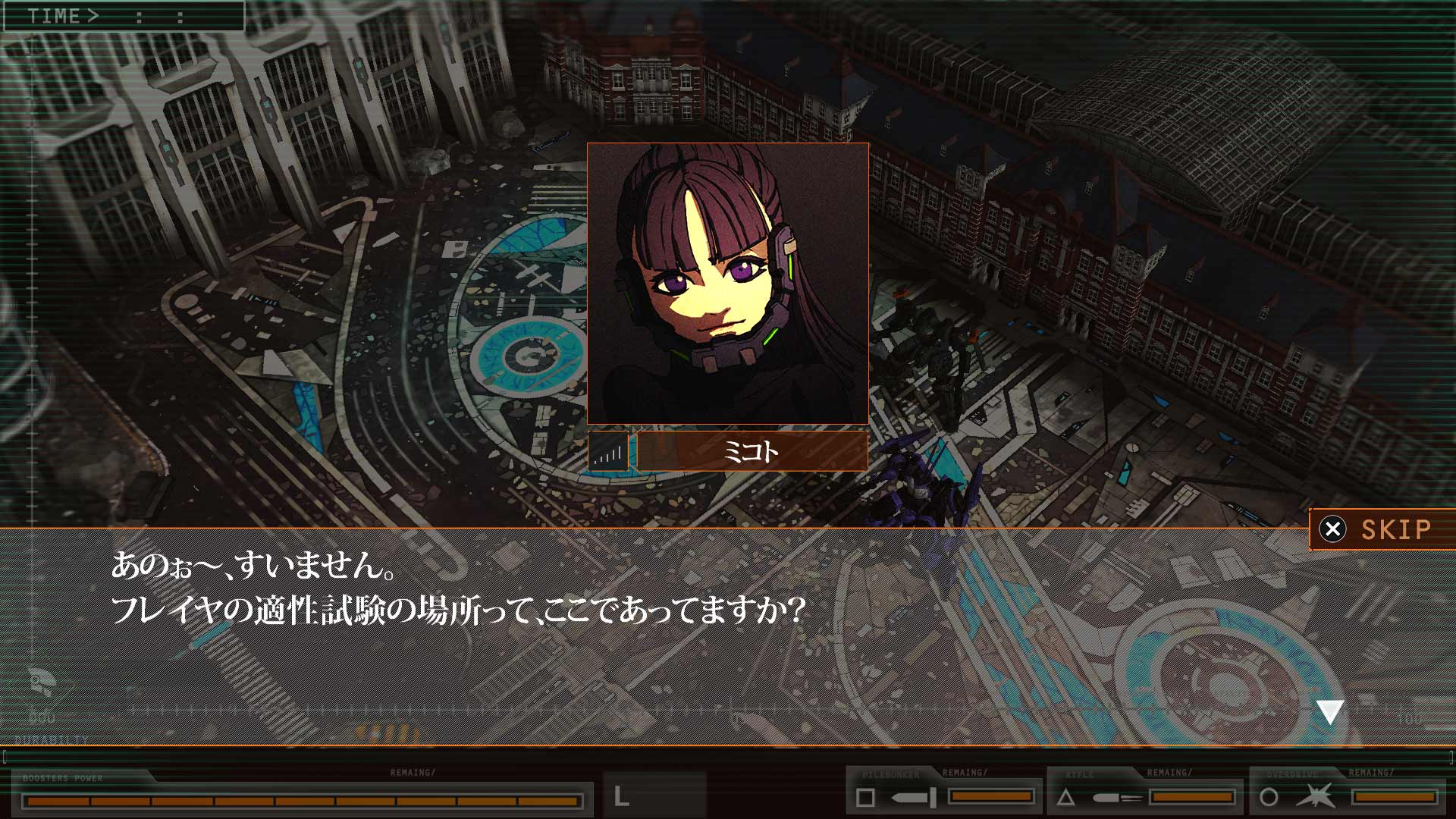Click Mikoto's character portrait

[728, 288]
